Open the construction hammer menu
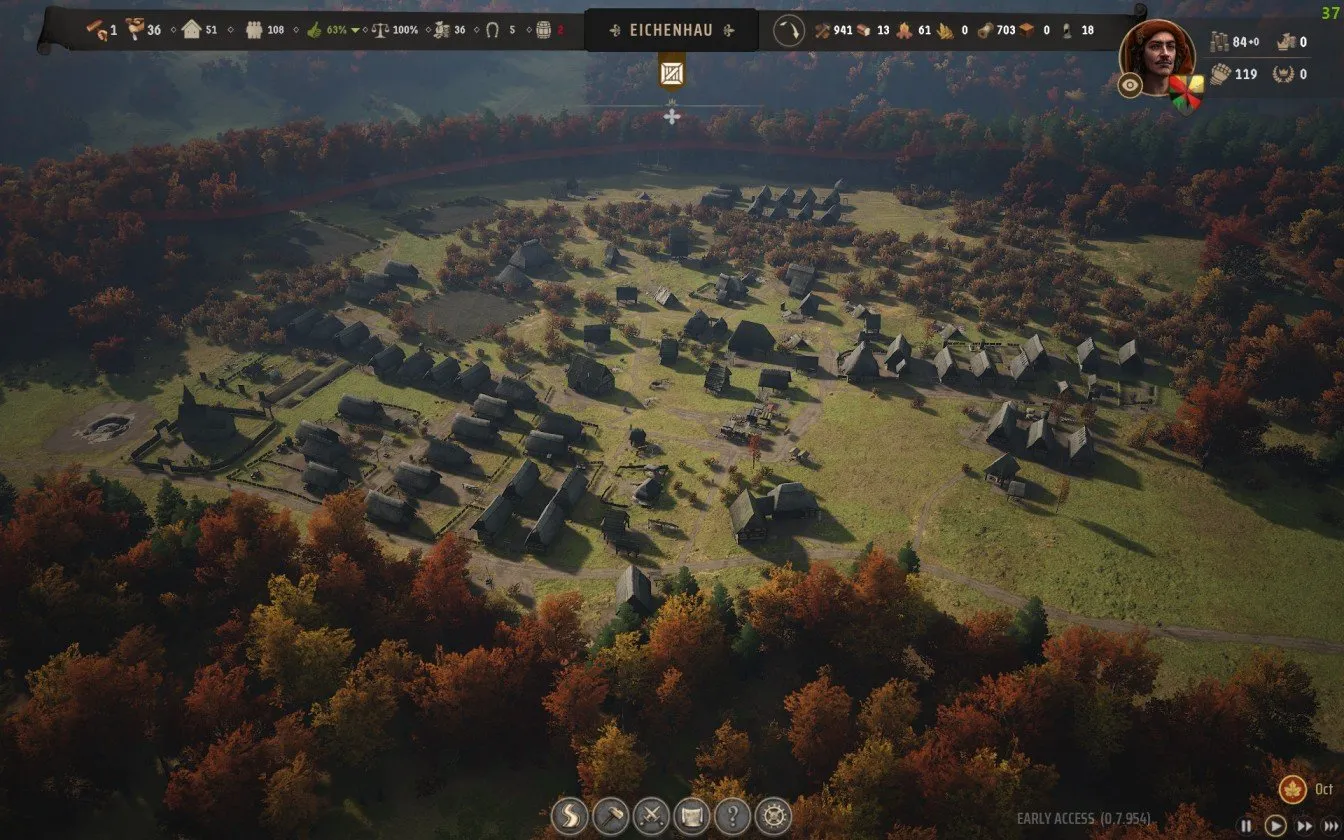 [x=610, y=816]
